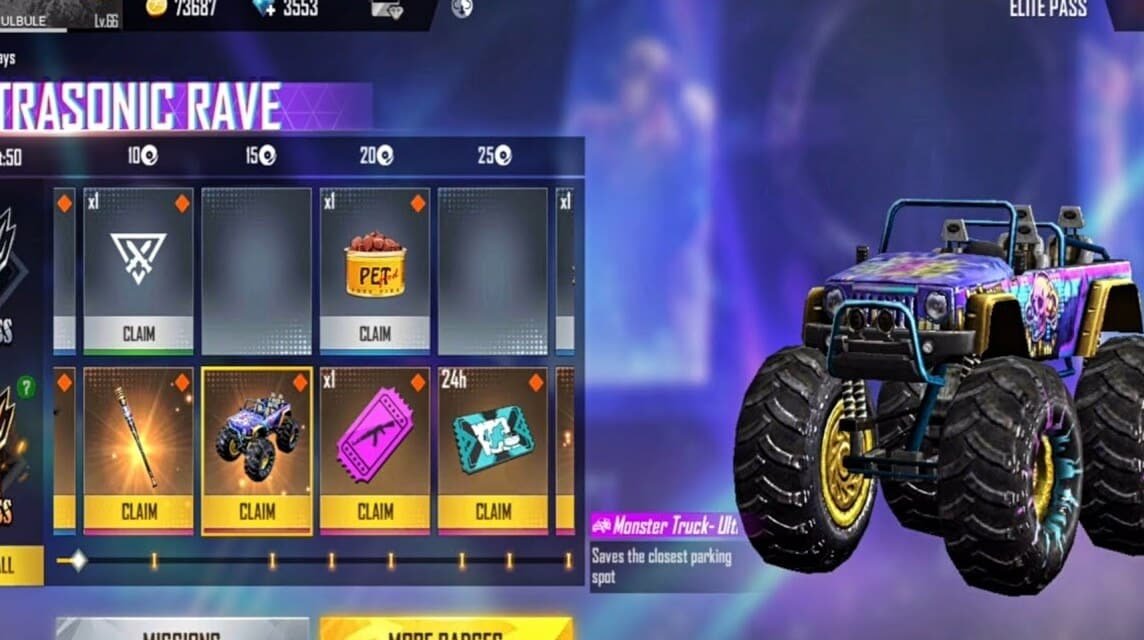Open the yellow More Badges button
Screen dimensions: 1144x640
[446, 631]
